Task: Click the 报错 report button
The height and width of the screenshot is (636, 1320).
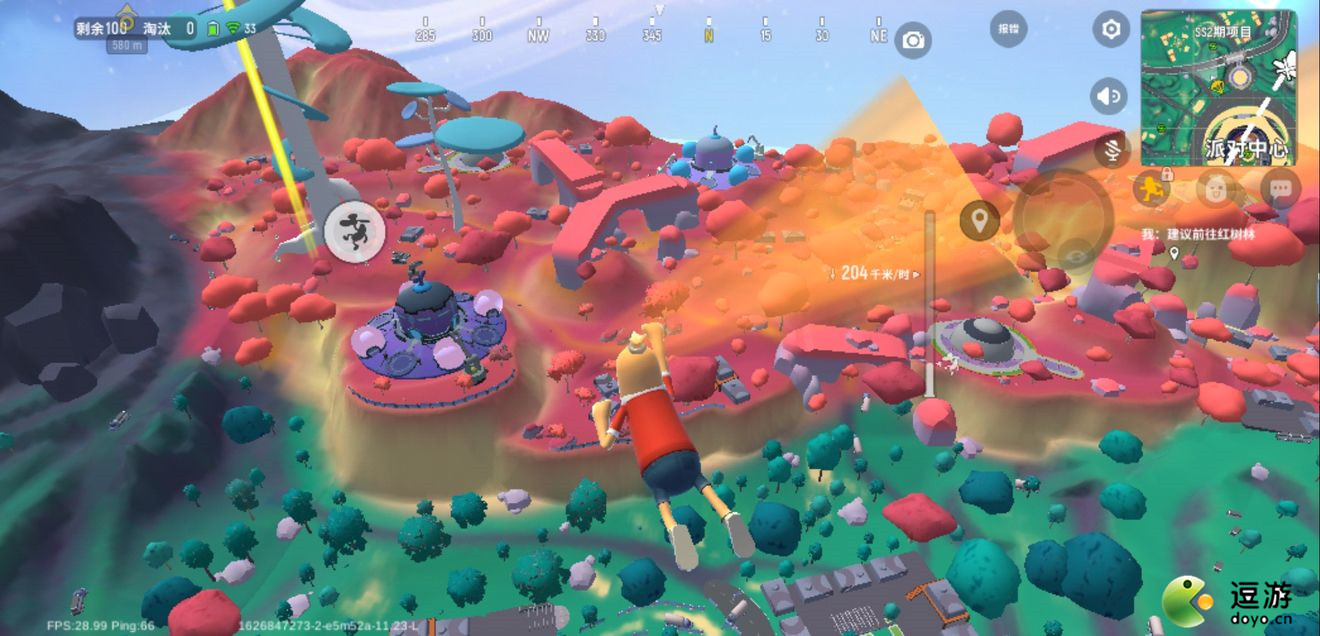Action: (1008, 29)
